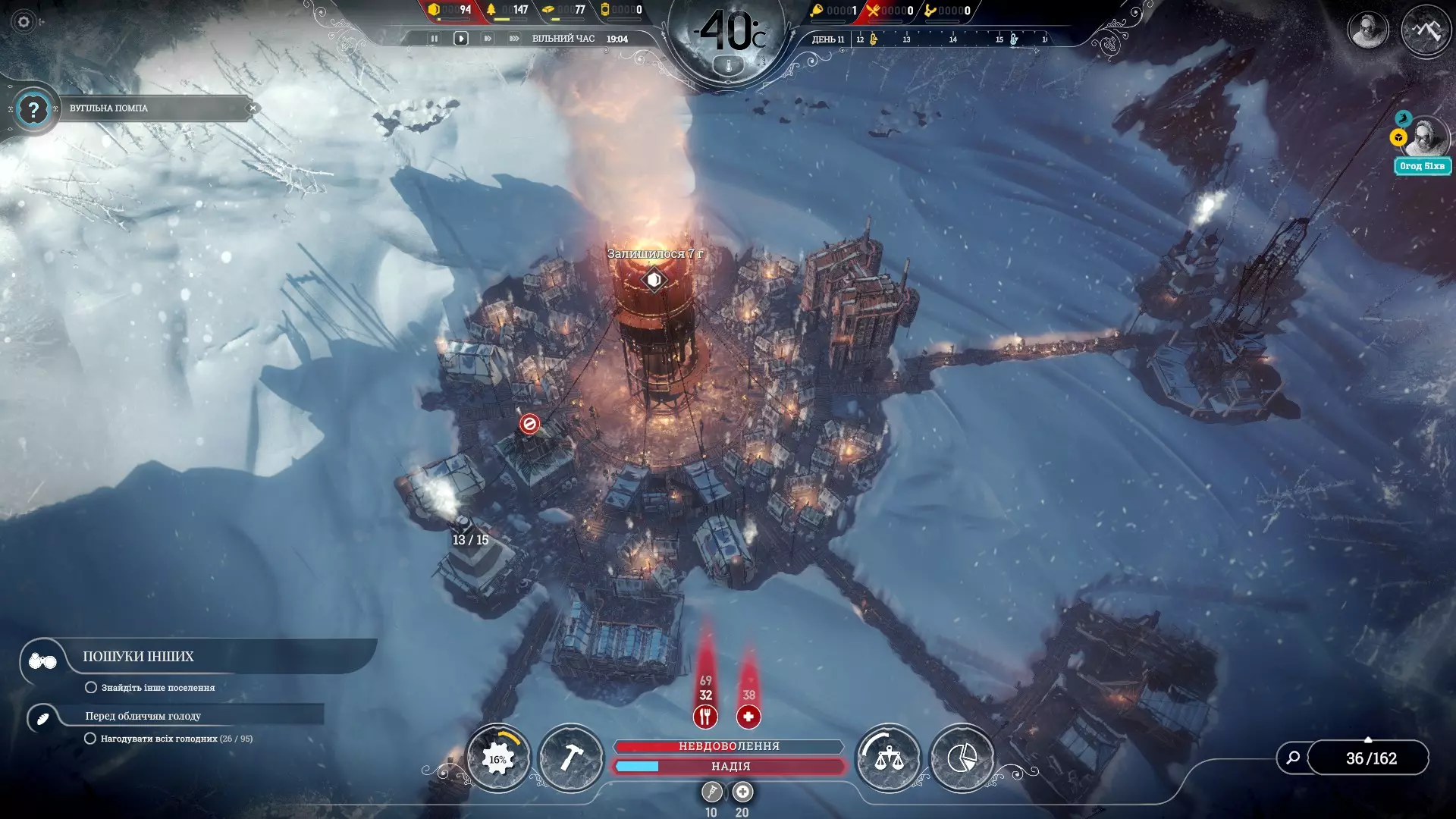Open the settings gear menu

(x=24, y=22)
